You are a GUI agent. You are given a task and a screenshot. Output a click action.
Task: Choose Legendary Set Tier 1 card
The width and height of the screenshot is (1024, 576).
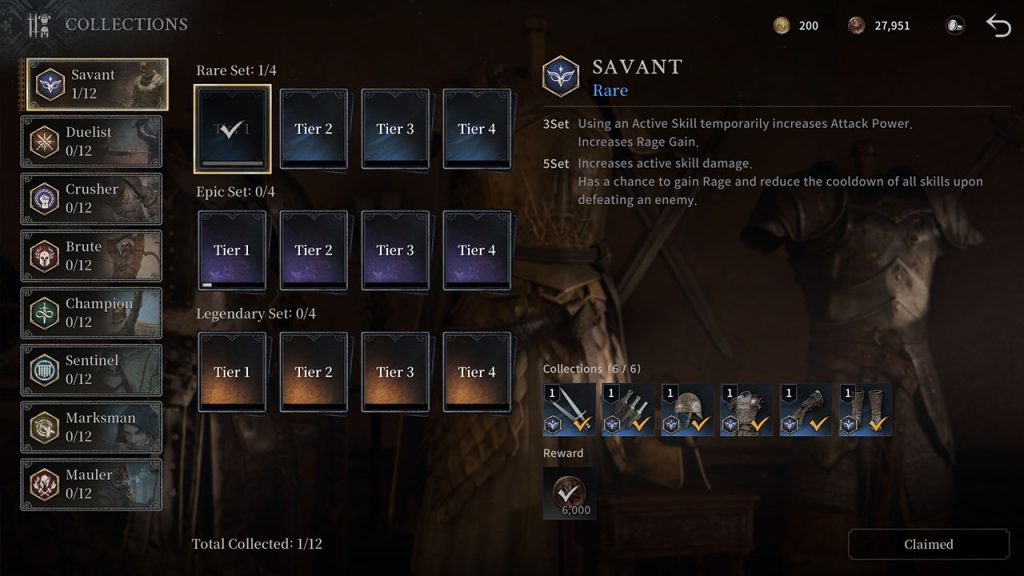click(232, 372)
